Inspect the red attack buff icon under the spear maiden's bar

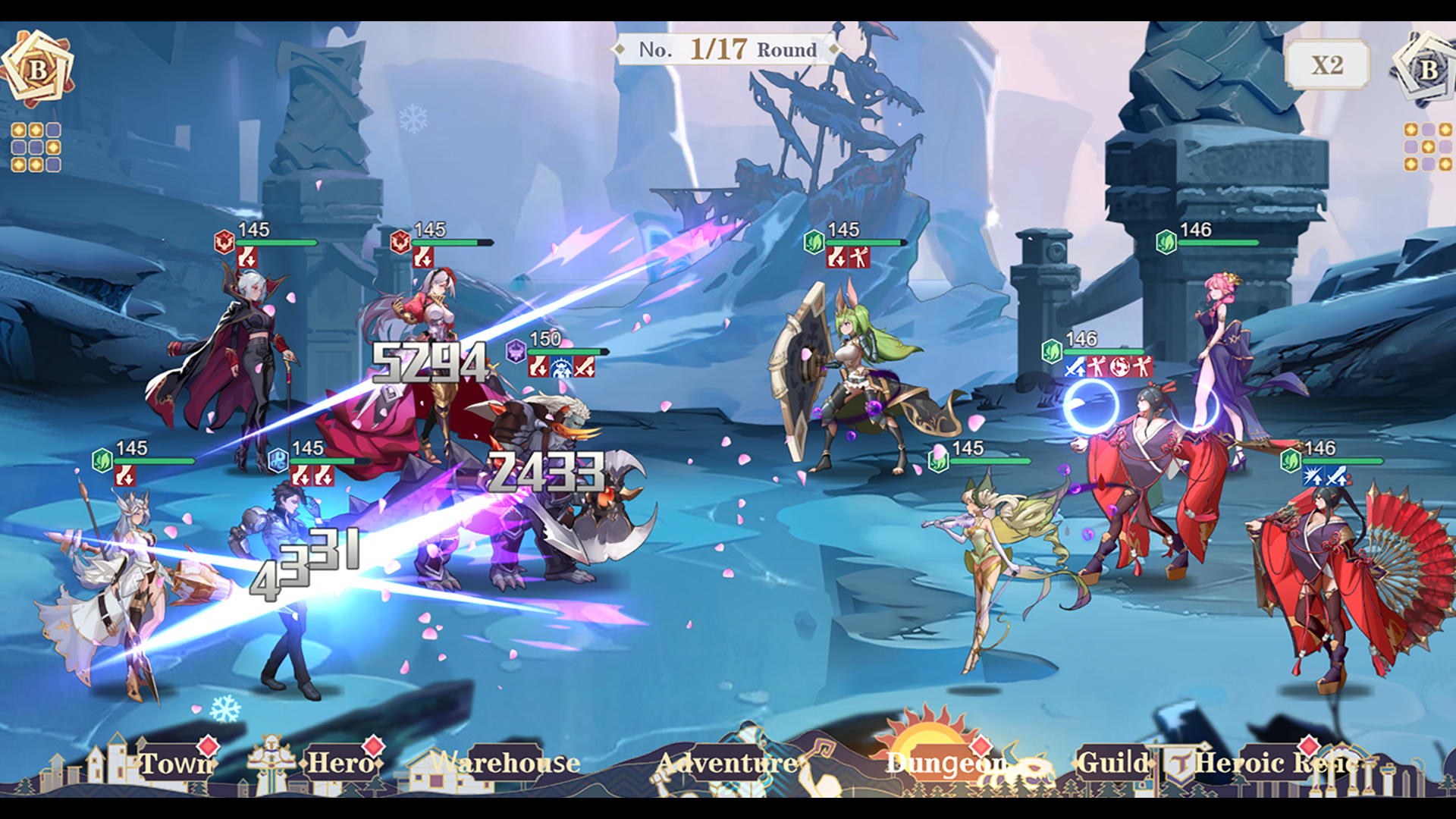coord(124,476)
